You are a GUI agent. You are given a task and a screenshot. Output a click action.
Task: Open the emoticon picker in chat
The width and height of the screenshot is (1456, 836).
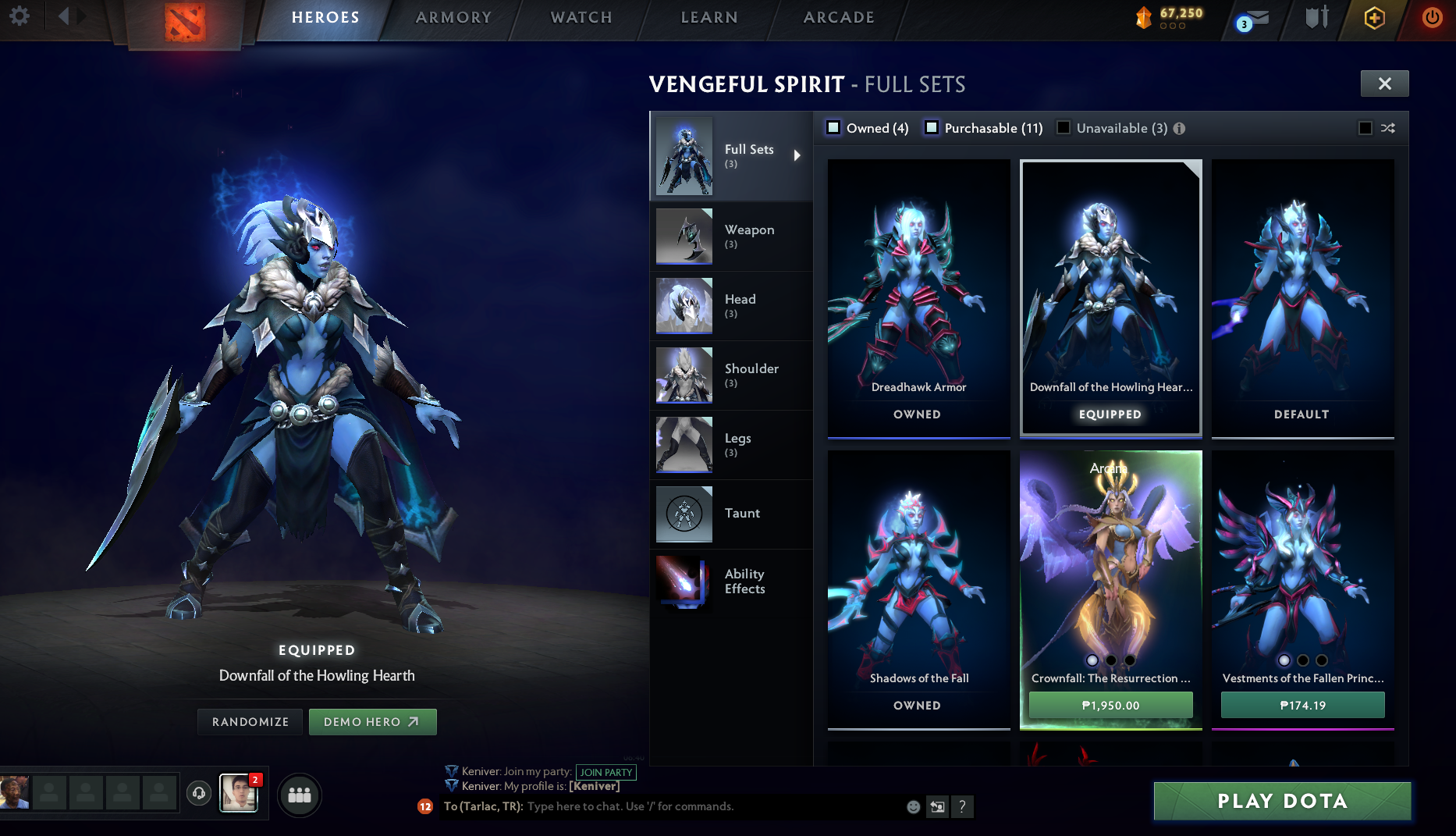pos(912,806)
